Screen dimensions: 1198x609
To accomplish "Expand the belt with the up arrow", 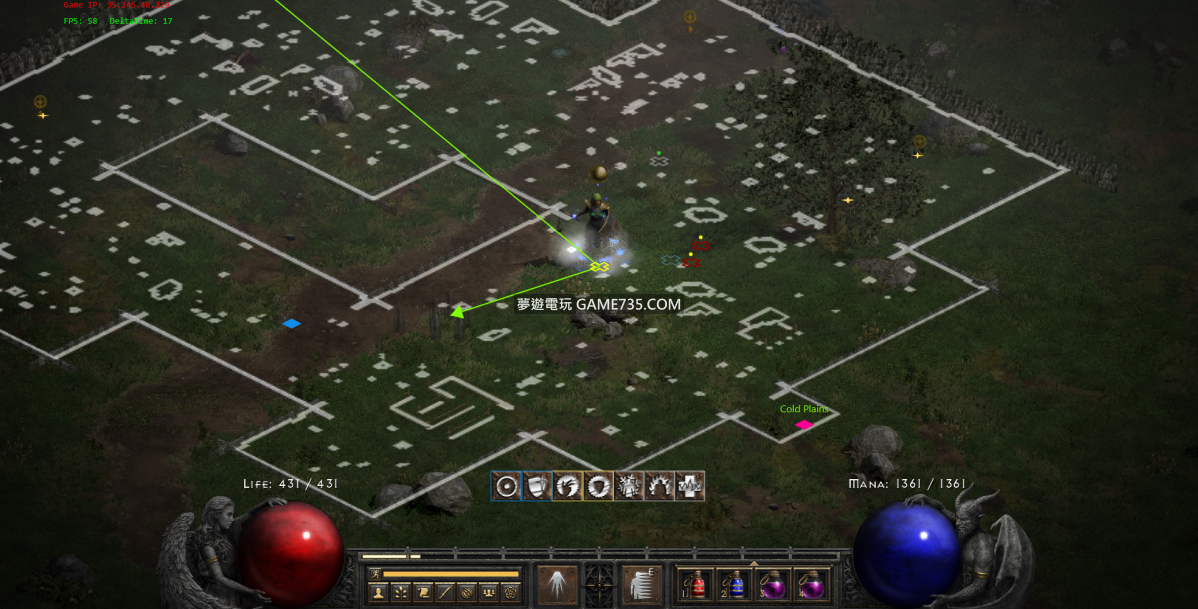I will coord(754,564).
